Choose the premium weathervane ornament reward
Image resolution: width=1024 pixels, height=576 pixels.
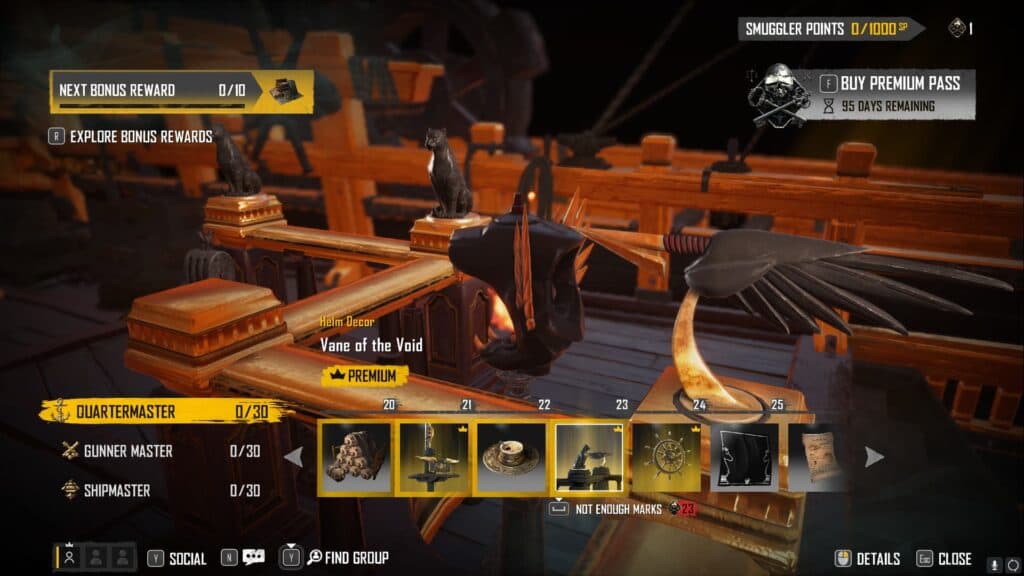coord(433,457)
